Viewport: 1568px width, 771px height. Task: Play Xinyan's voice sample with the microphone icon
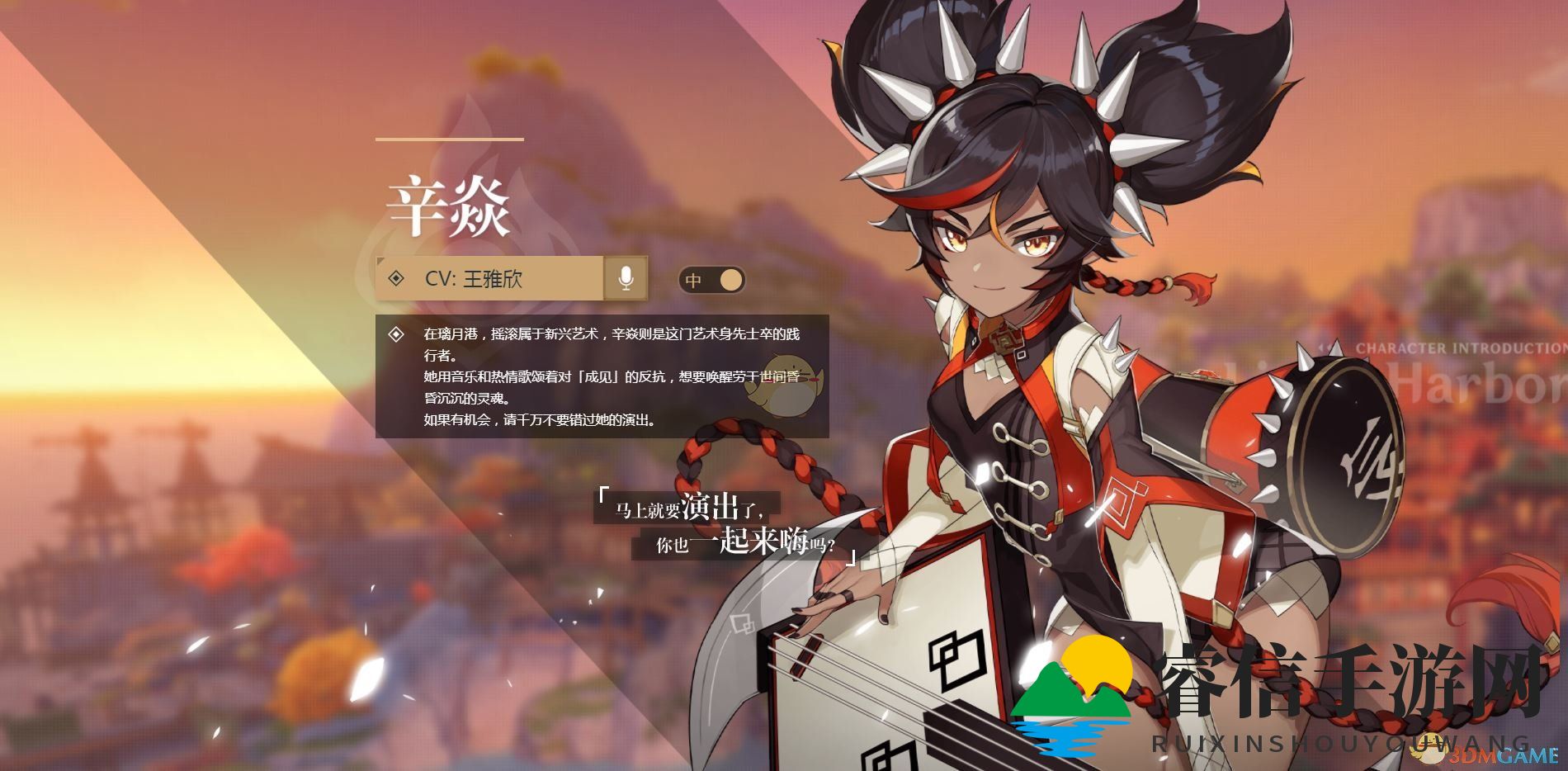coord(625,280)
